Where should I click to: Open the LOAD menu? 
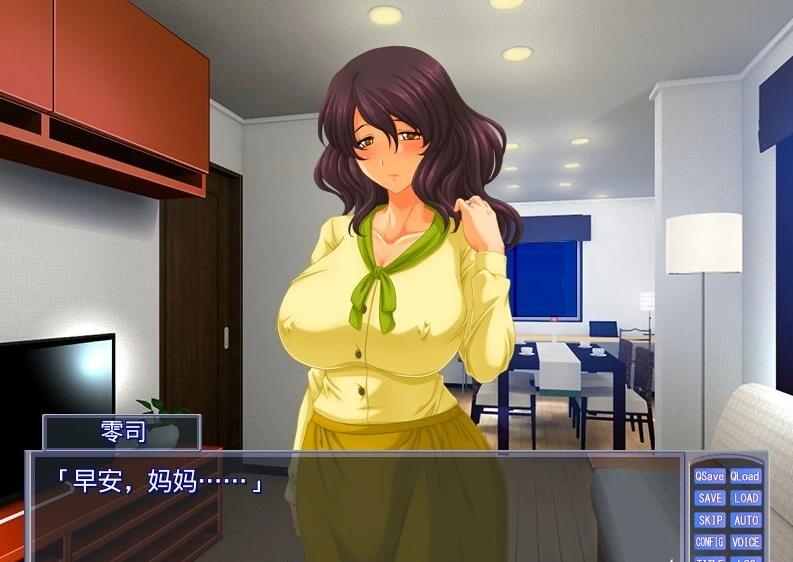745,498
